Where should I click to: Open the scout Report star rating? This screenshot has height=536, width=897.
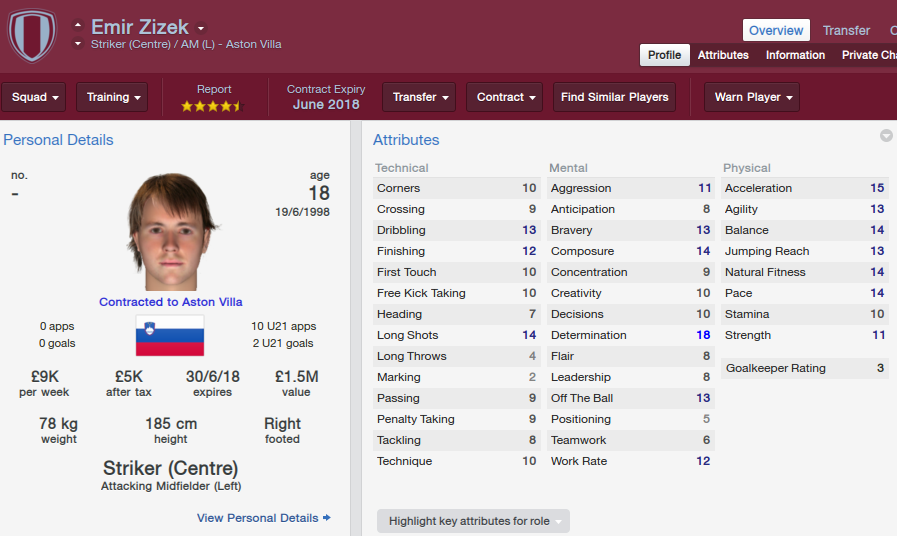click(x=213, y=105)
